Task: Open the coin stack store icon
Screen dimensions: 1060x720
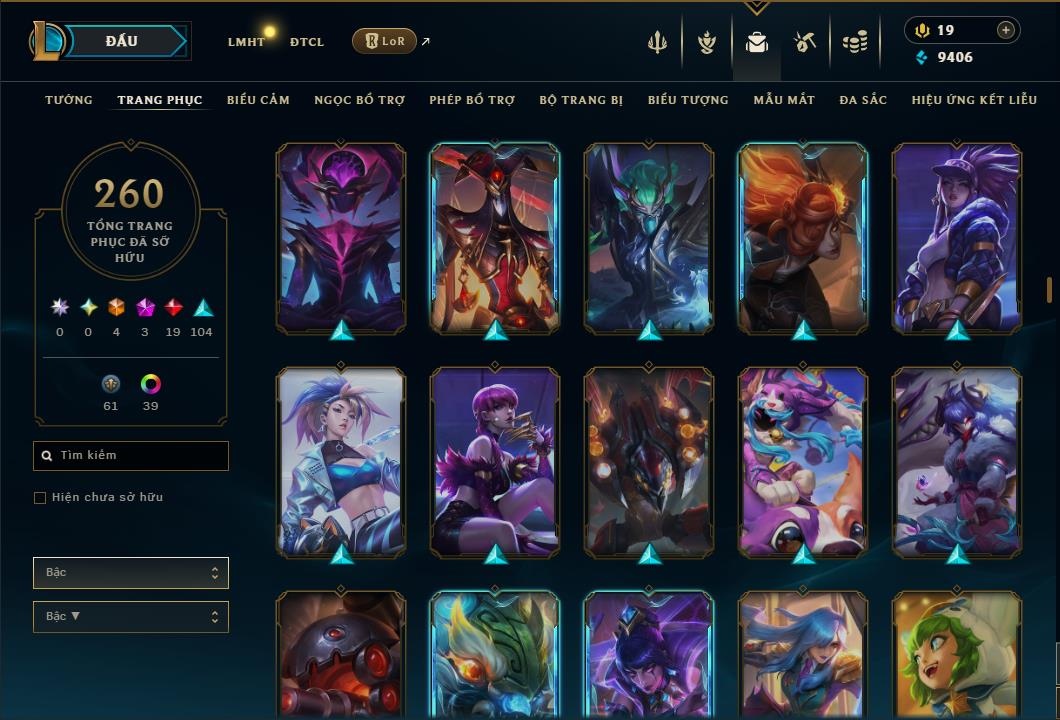Action: pos(854,42)
